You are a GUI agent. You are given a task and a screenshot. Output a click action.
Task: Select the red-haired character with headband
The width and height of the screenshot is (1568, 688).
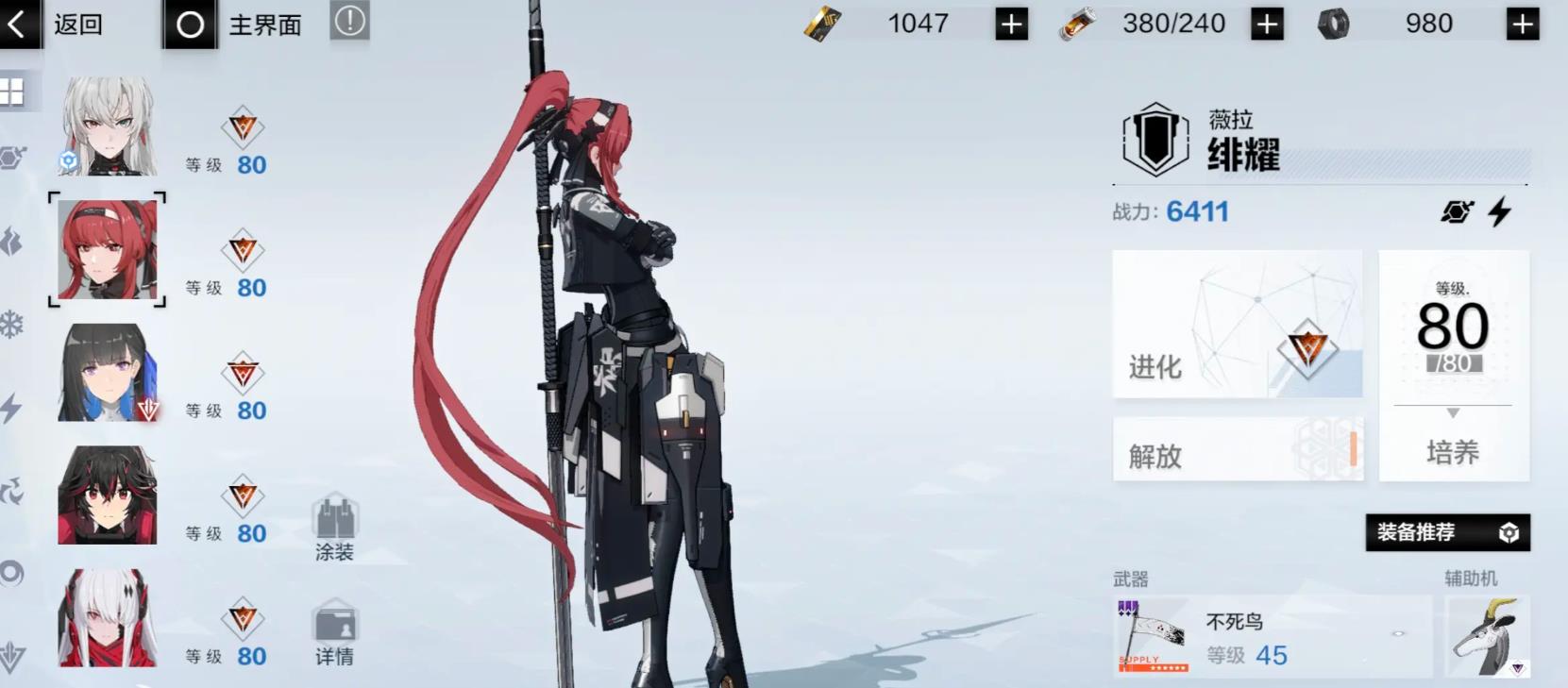(108, 250)
